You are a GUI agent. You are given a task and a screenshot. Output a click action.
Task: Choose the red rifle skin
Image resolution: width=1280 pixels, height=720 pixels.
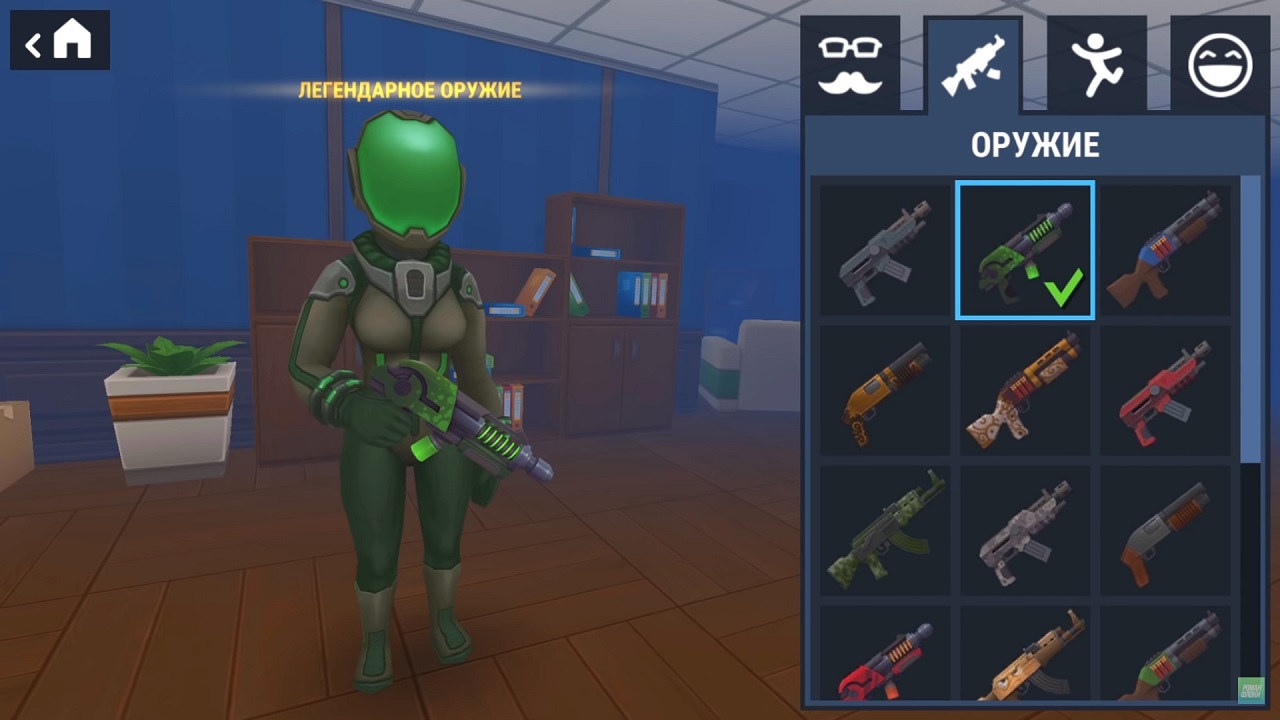click(1166, 391)
